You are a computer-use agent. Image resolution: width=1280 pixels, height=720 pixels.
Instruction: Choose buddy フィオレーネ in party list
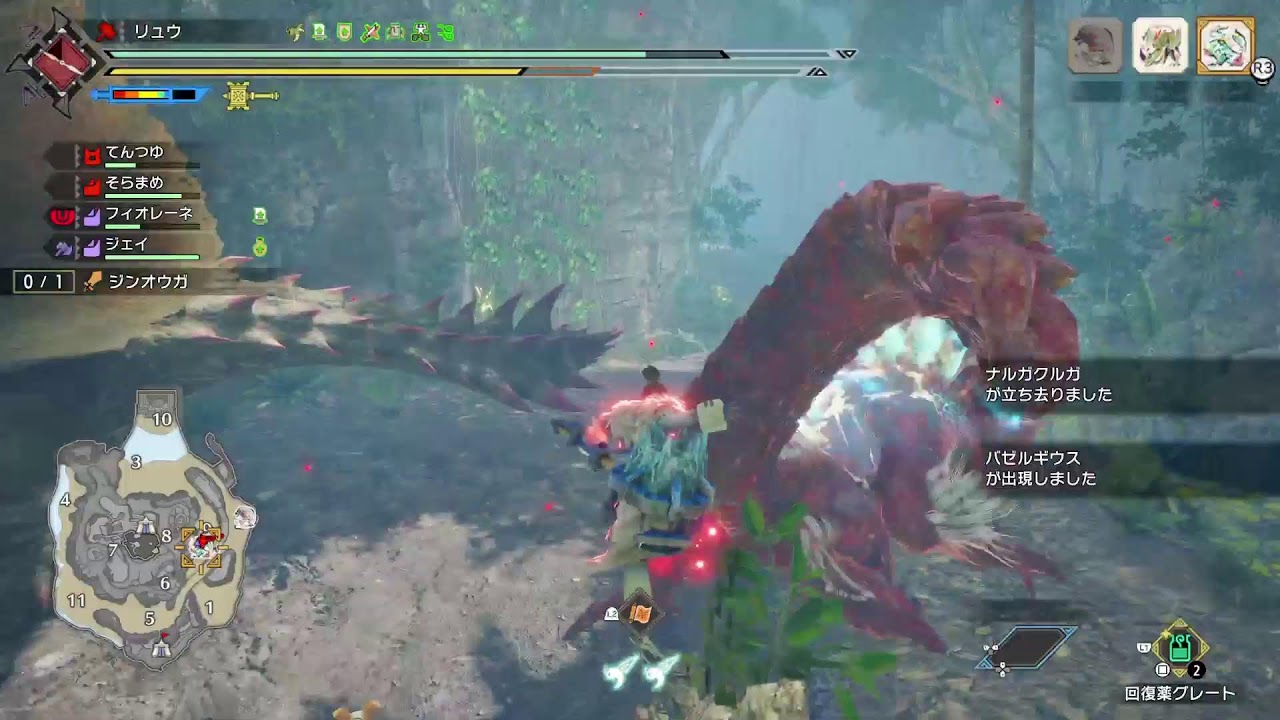[148, 215]
